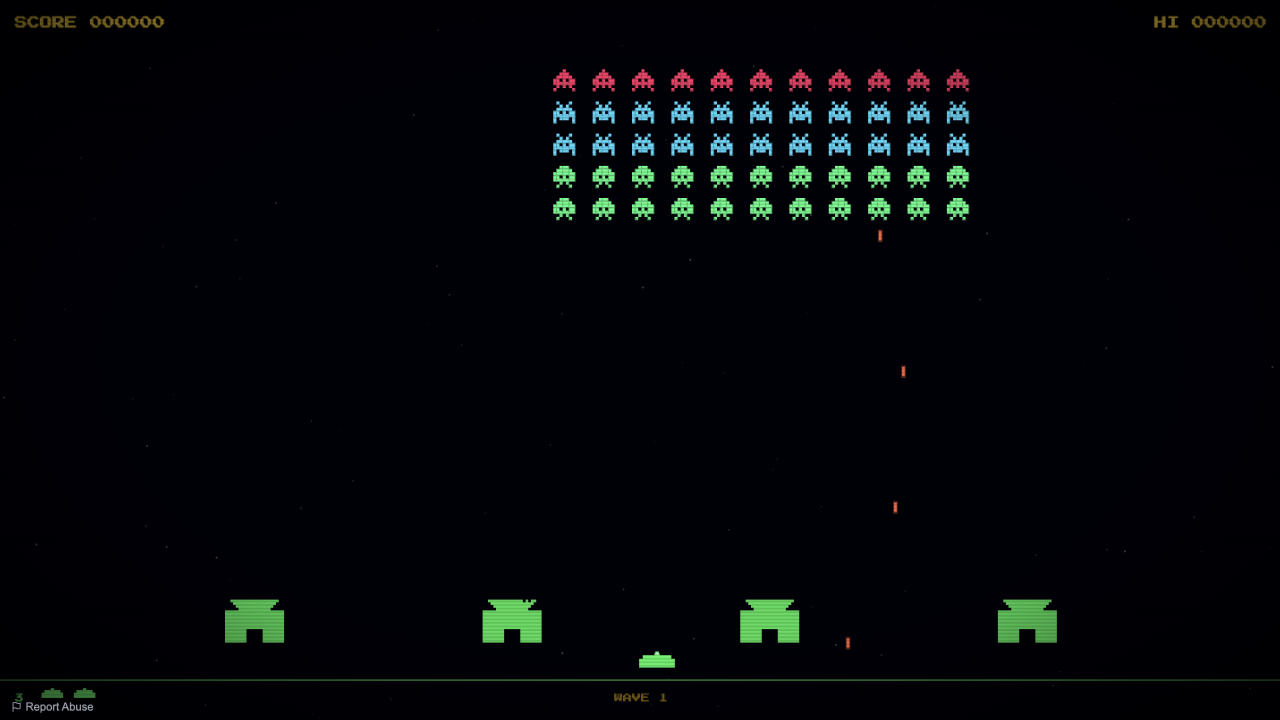Click the middle enemy projectile falling mid-screen
Screen dimensions: 1280x720
[x=903, y=371]
